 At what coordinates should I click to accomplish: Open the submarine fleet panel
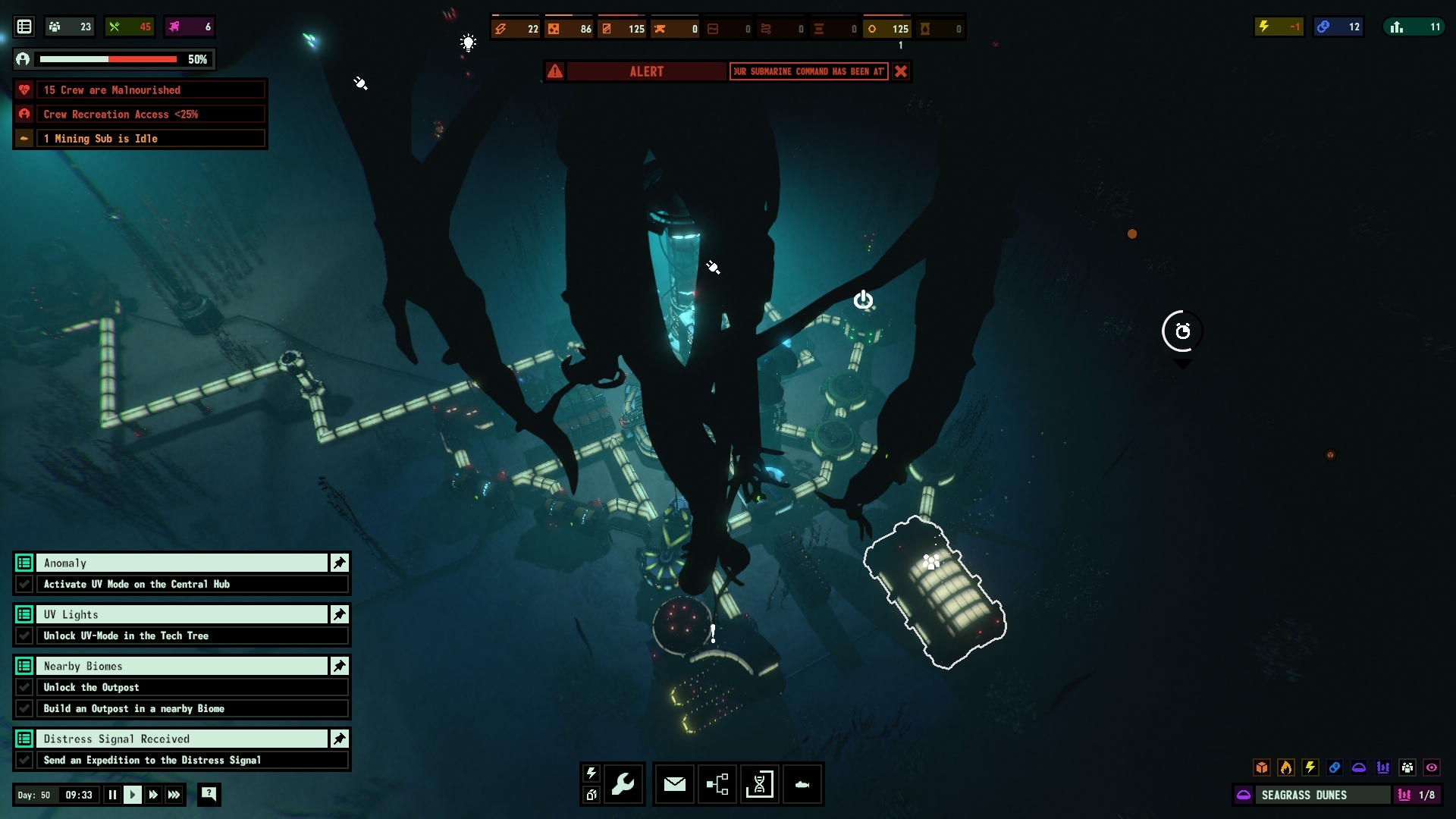click(x=802, y=784)
